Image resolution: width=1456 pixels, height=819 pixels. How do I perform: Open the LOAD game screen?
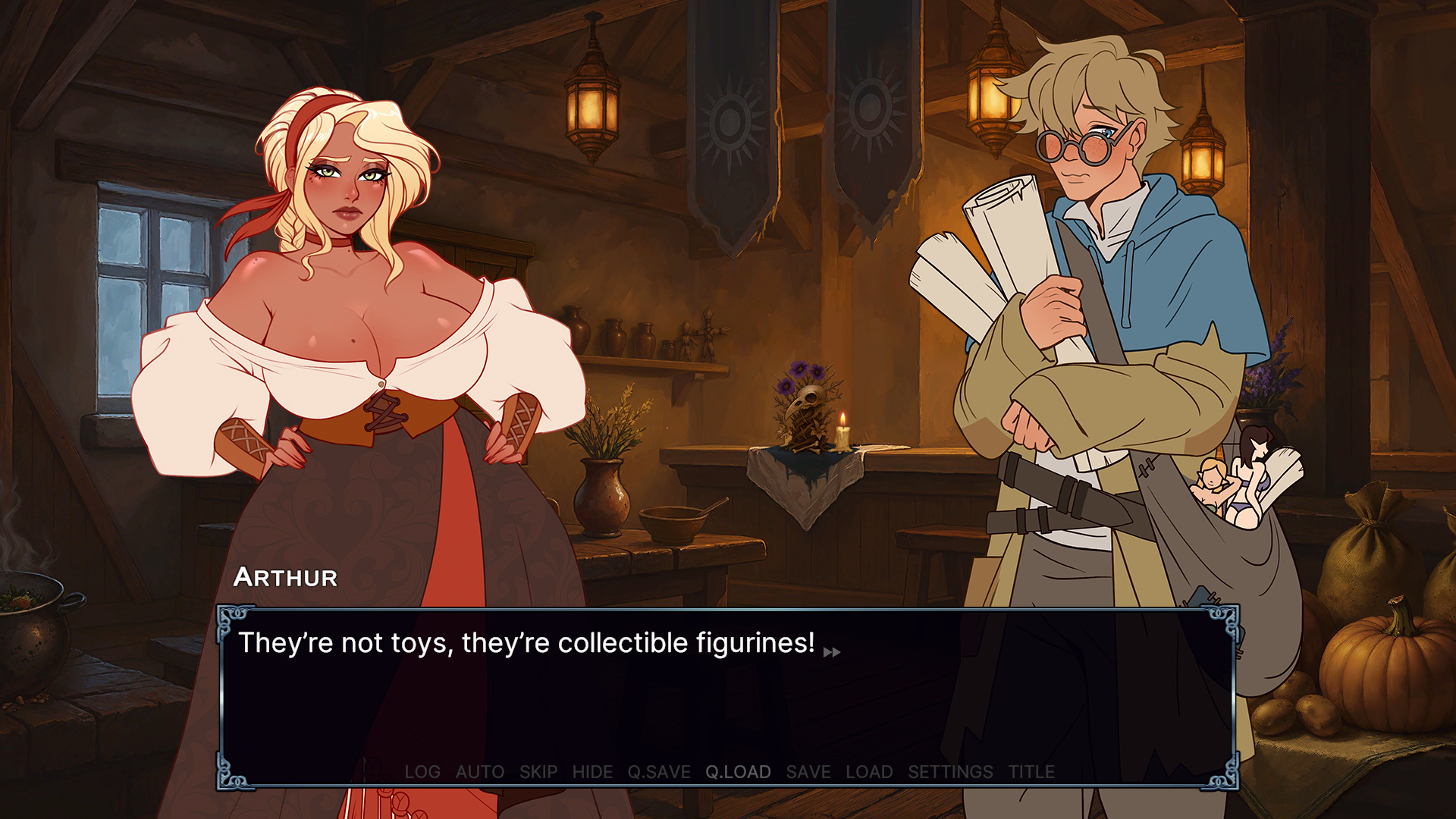(x=870, y=771)
